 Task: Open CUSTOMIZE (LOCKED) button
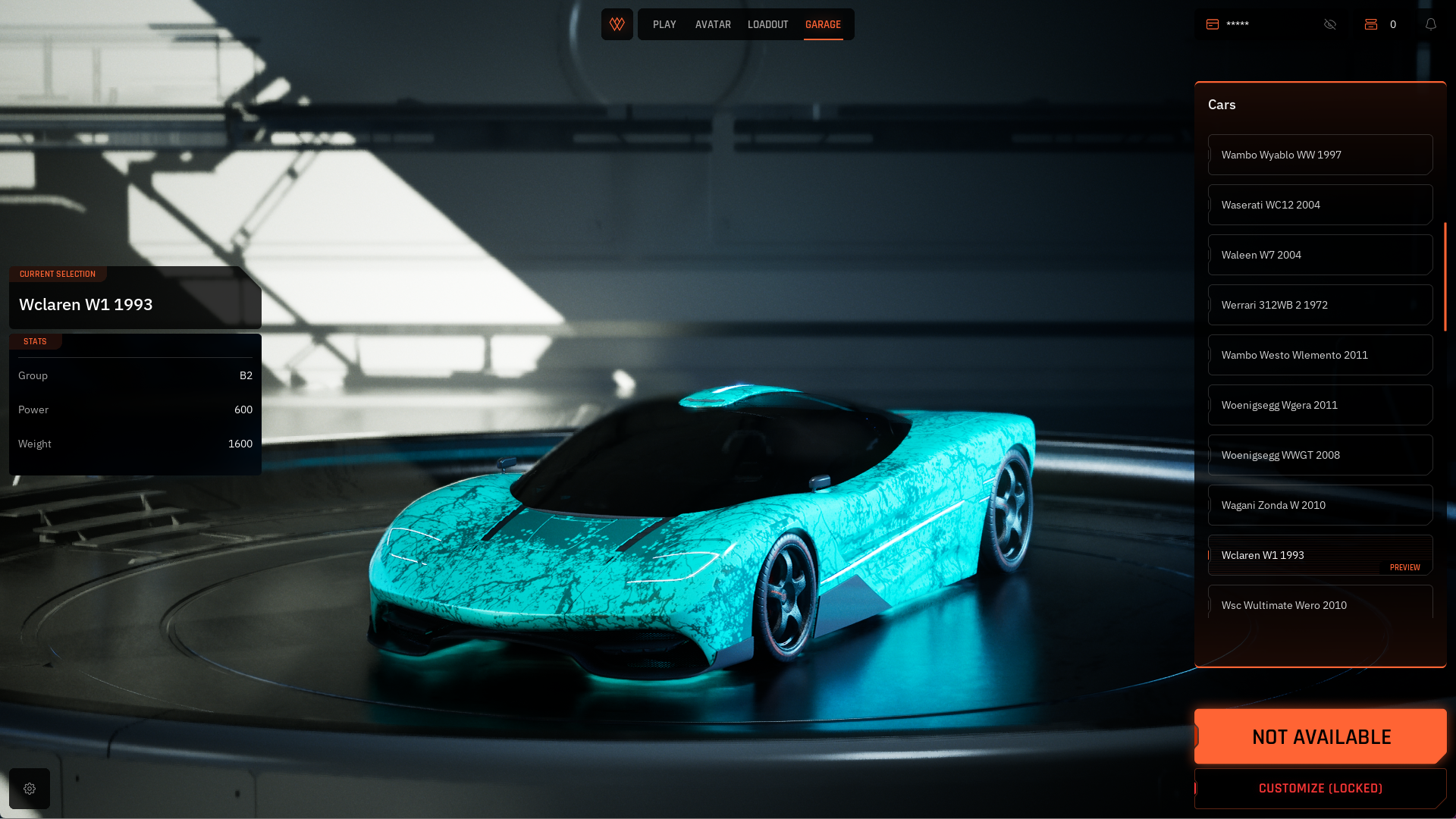[x=1320, y=789]
